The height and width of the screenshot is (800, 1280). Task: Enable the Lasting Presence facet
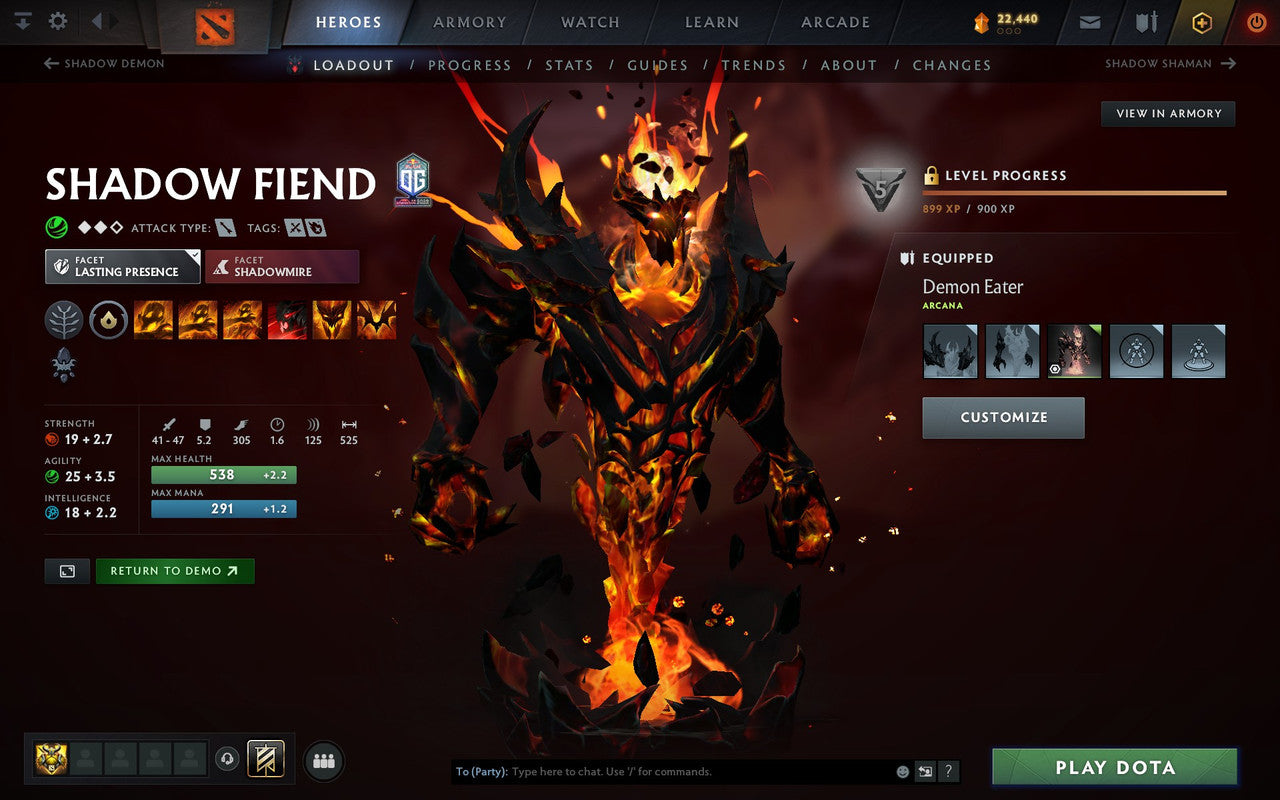[x=121, y=267]
